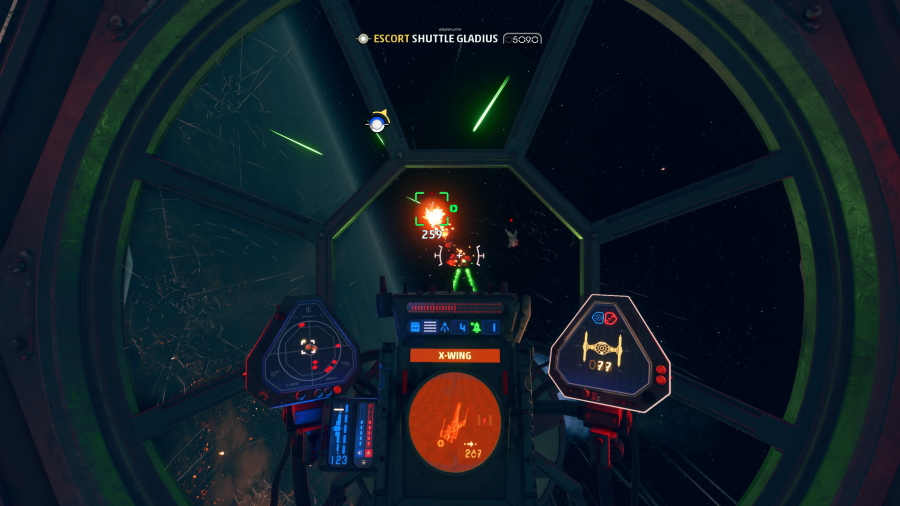Click the X-WING target name label

[454, 355]
